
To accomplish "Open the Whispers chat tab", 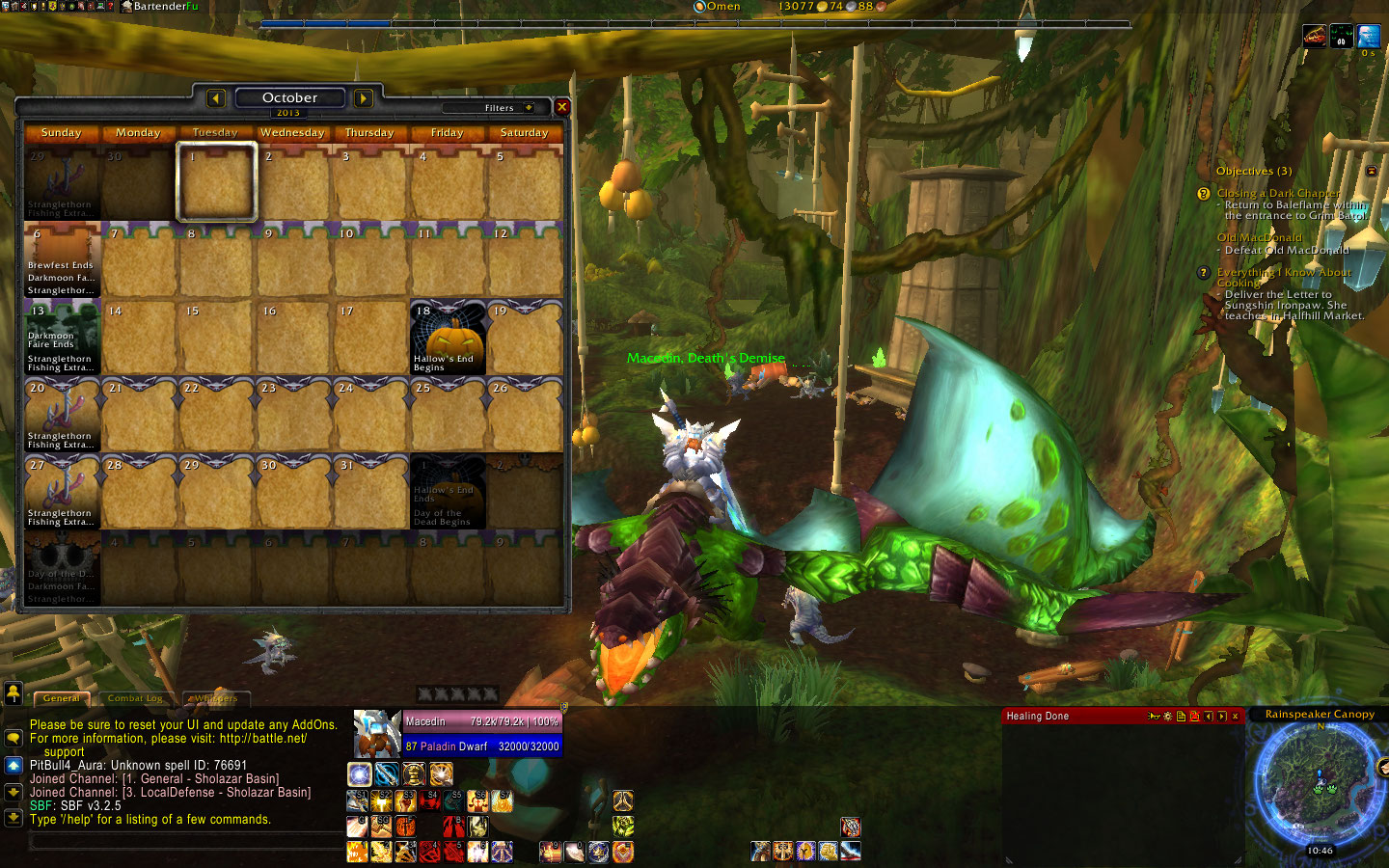I will click(x=214, y=698).
